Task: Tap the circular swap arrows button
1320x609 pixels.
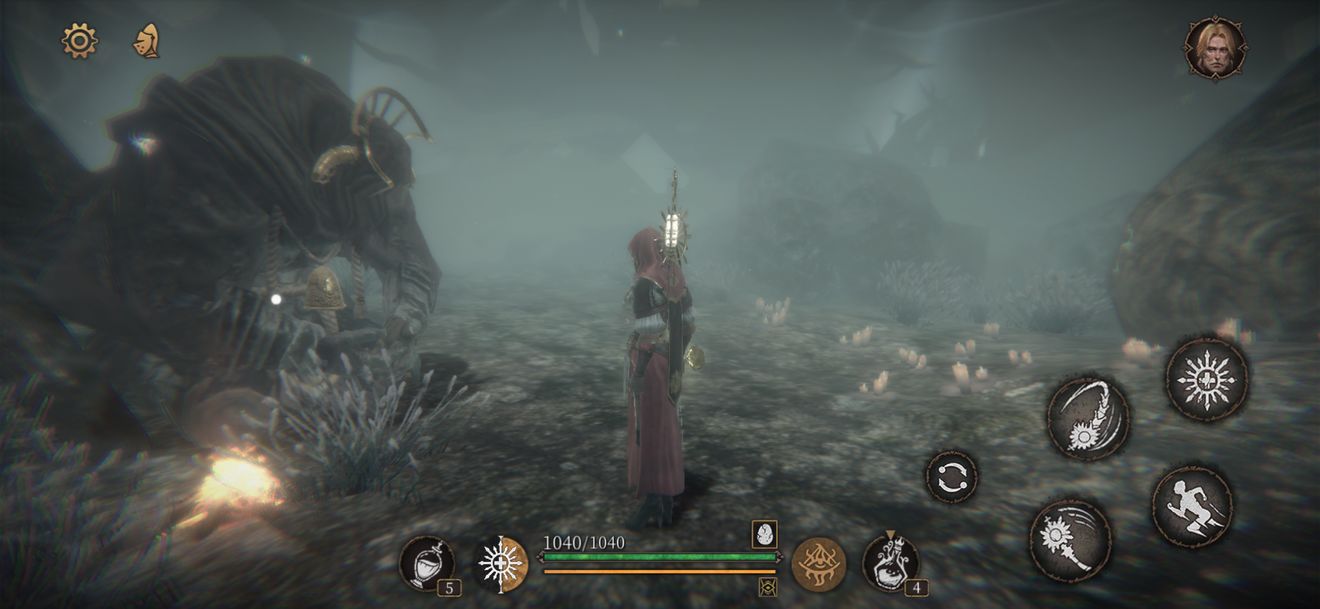Action: pos(951,476)
